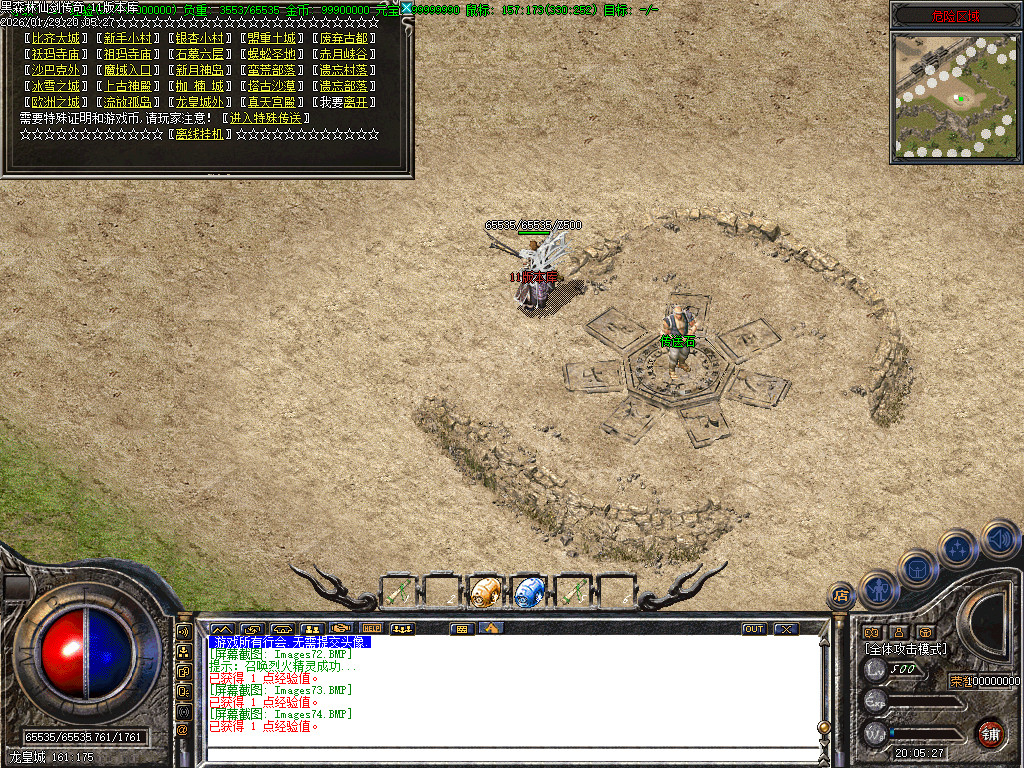
Task: Choose the 新手小村 teleport destination
Action: [127, 39]
